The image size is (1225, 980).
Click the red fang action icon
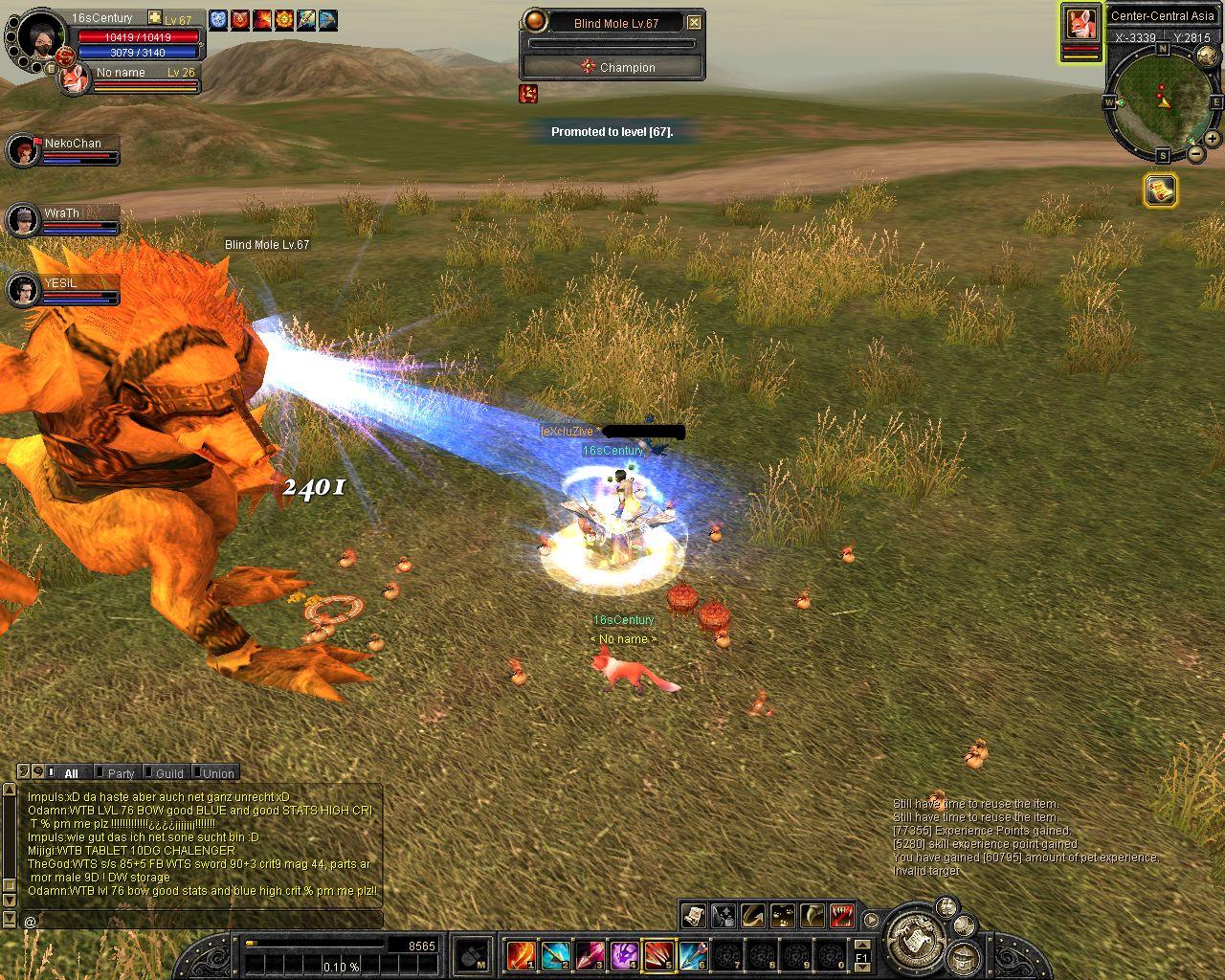pyautogui.click(x=842, y=916)
